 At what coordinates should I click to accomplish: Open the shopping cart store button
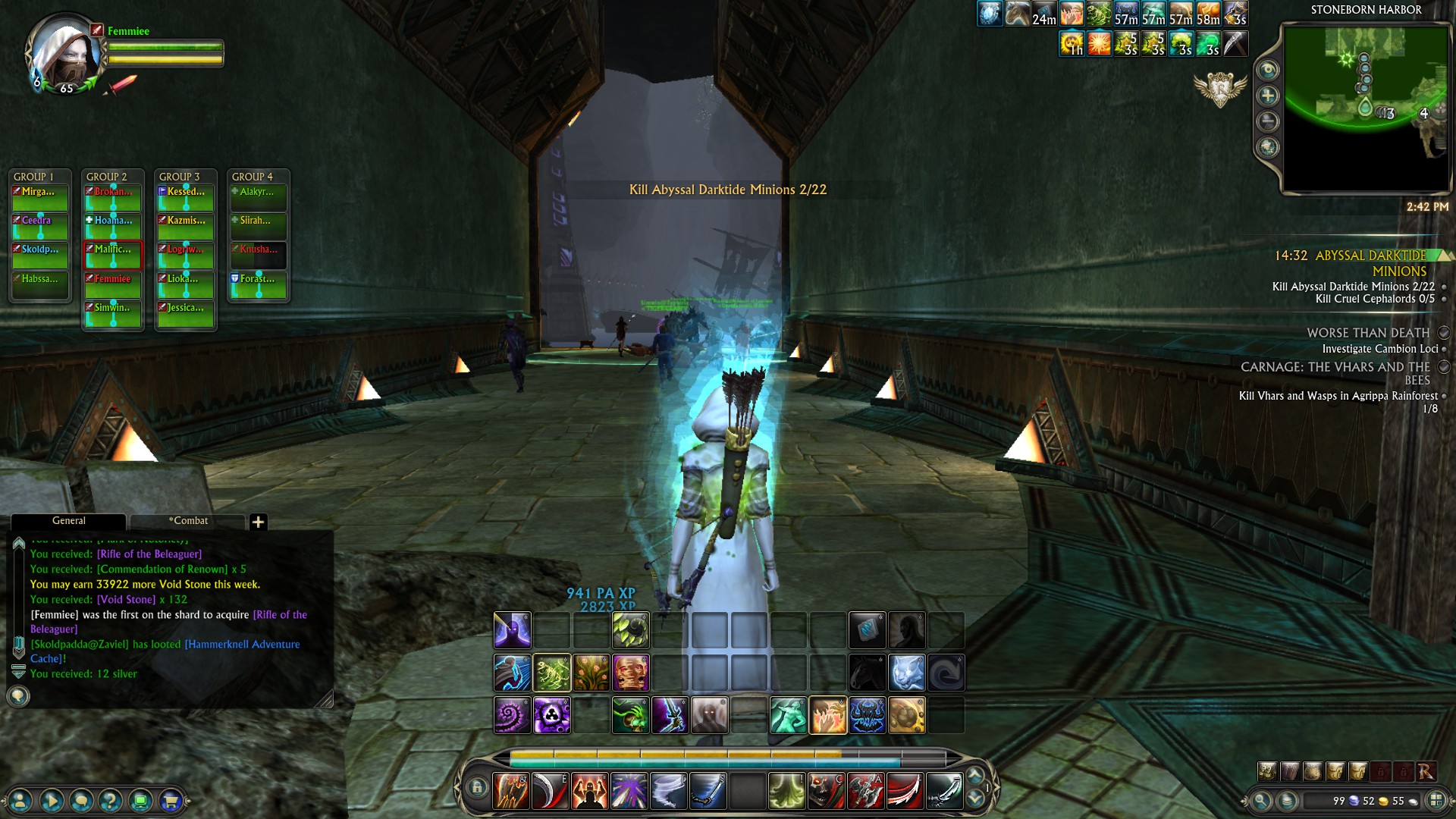pos(171,800)
